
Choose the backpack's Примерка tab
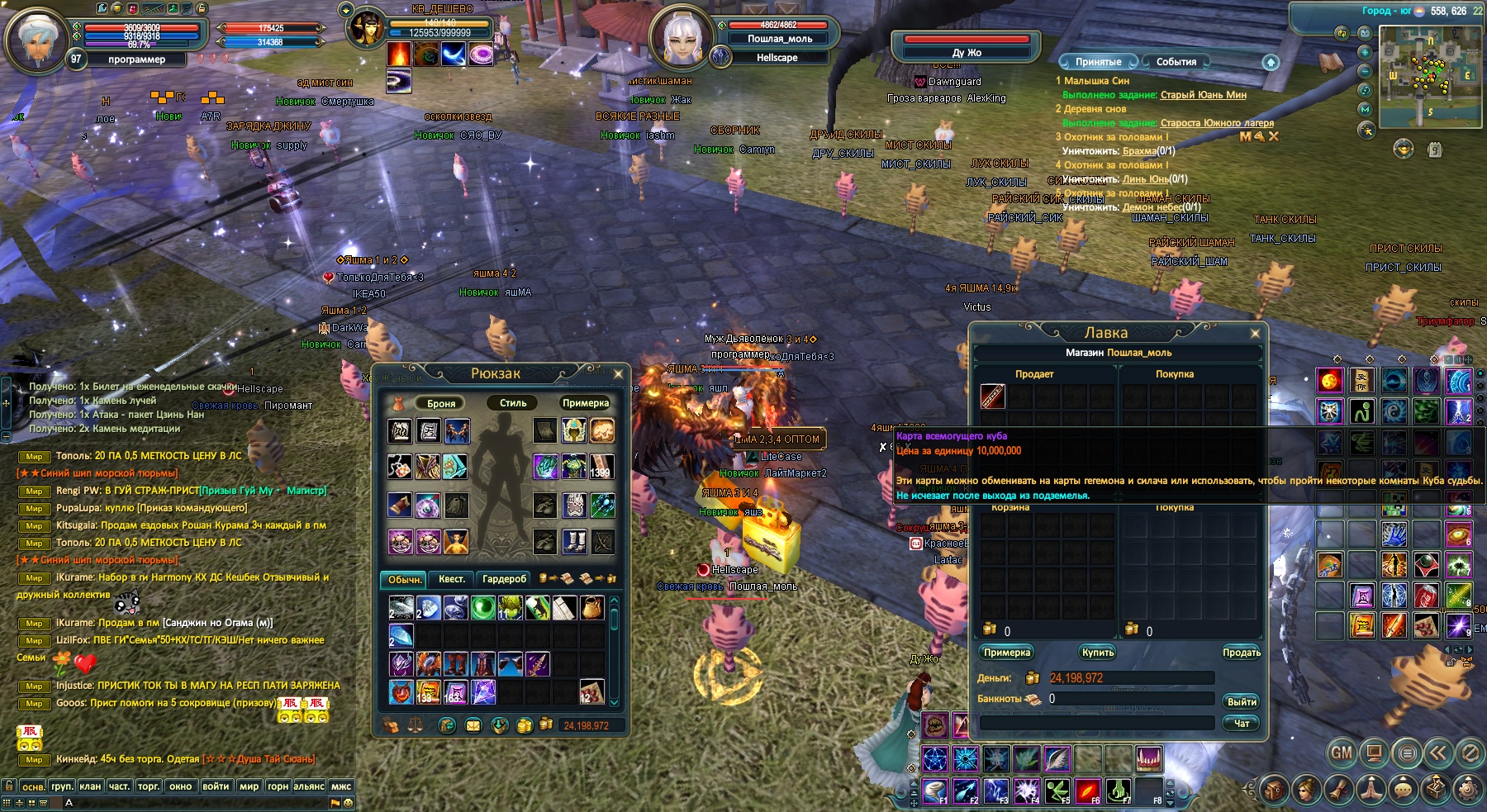[585, 403]
